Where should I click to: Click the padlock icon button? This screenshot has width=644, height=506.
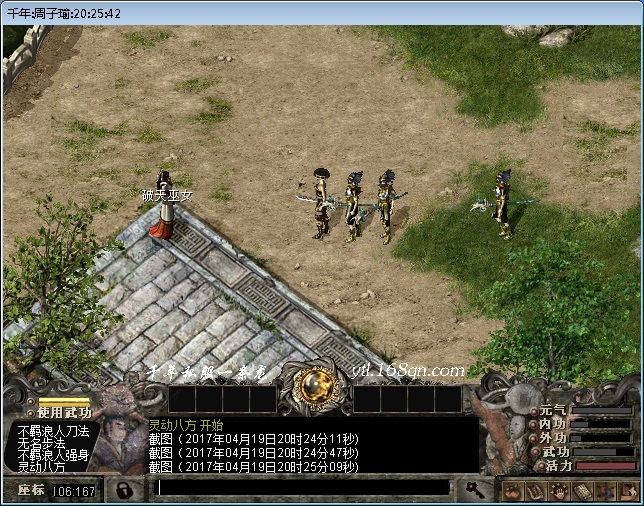coord(124,490)
